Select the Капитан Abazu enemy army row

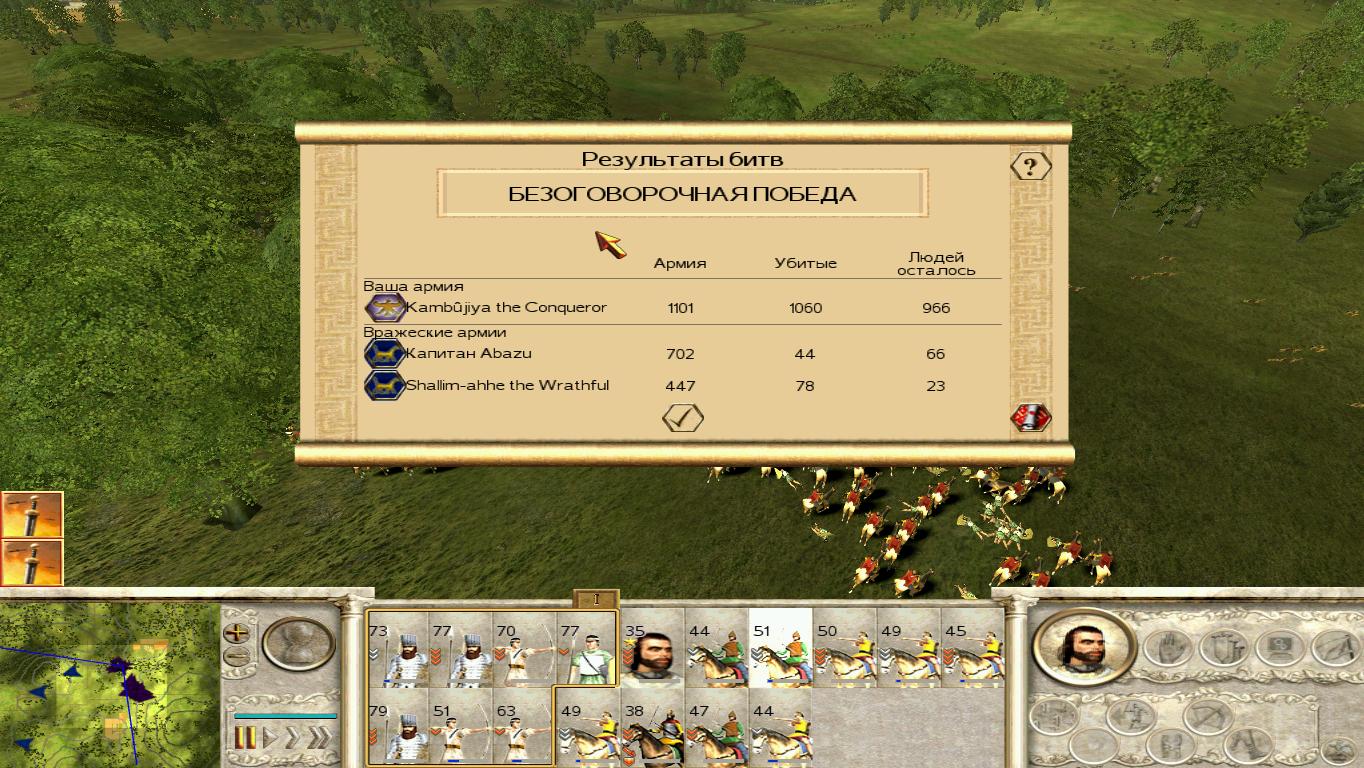pos(468,354)
